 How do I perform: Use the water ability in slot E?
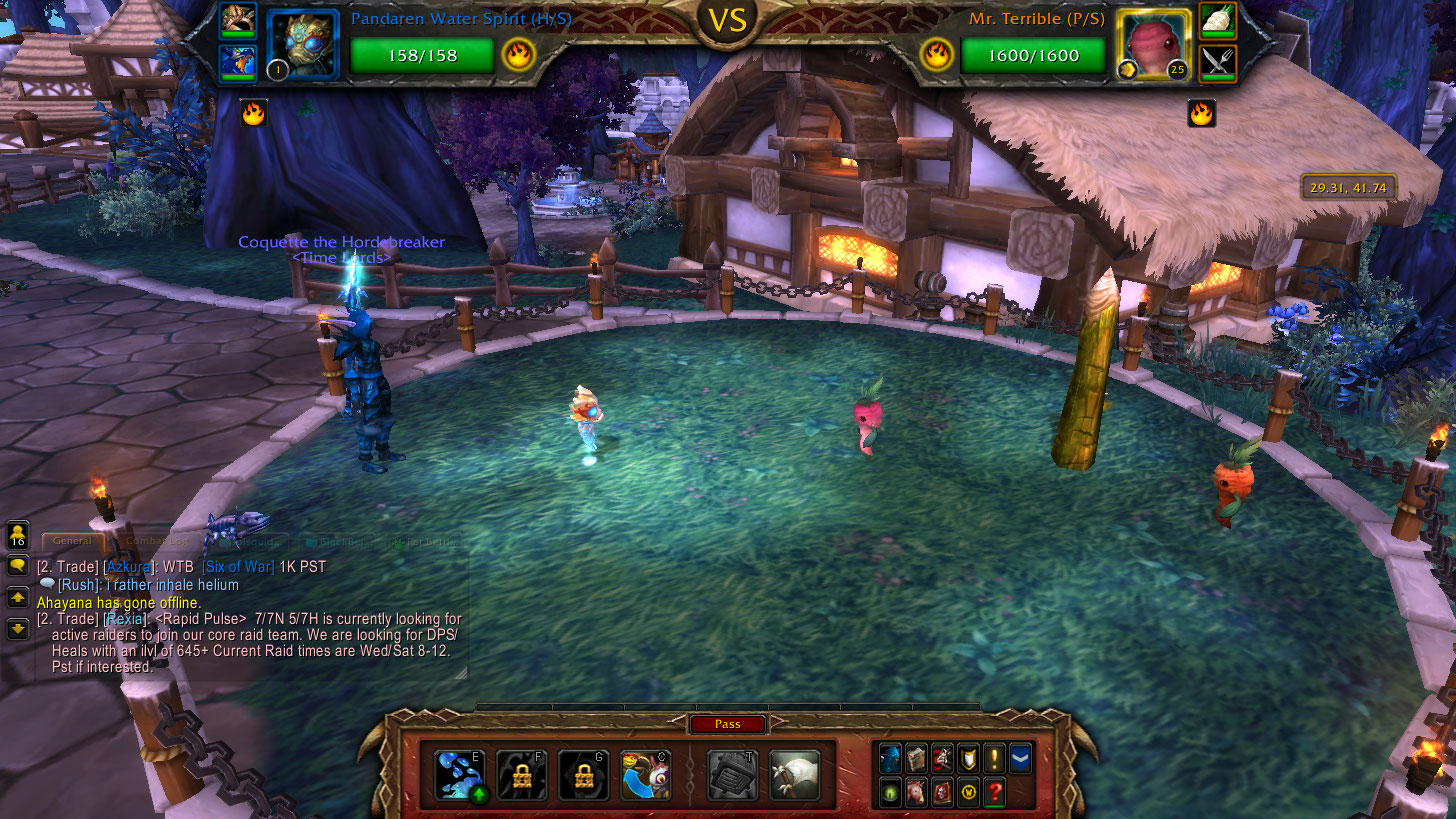click(460, 775)
